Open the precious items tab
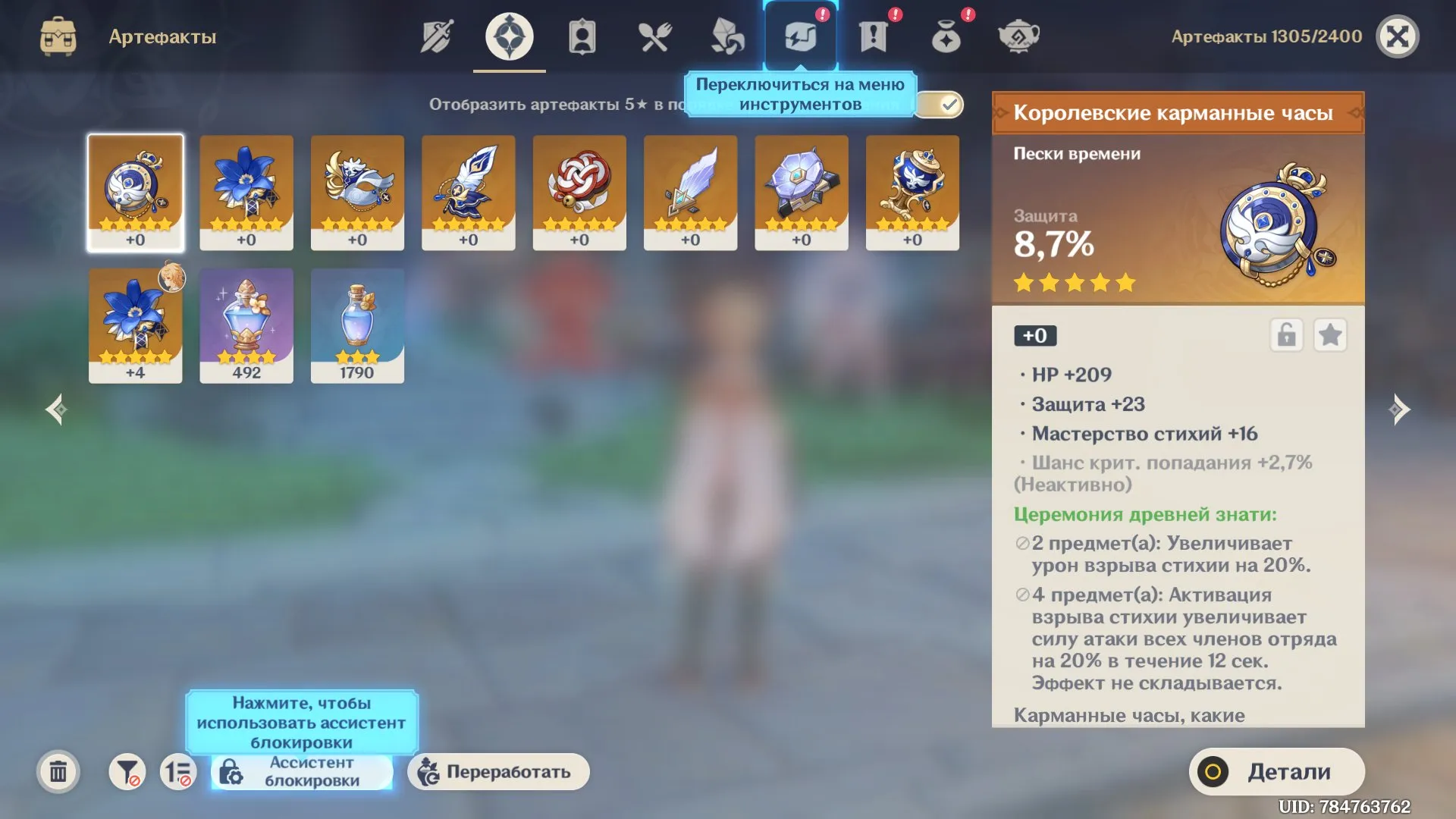The width and height of the screenshot is (1456, 819). tap(946, 35)
